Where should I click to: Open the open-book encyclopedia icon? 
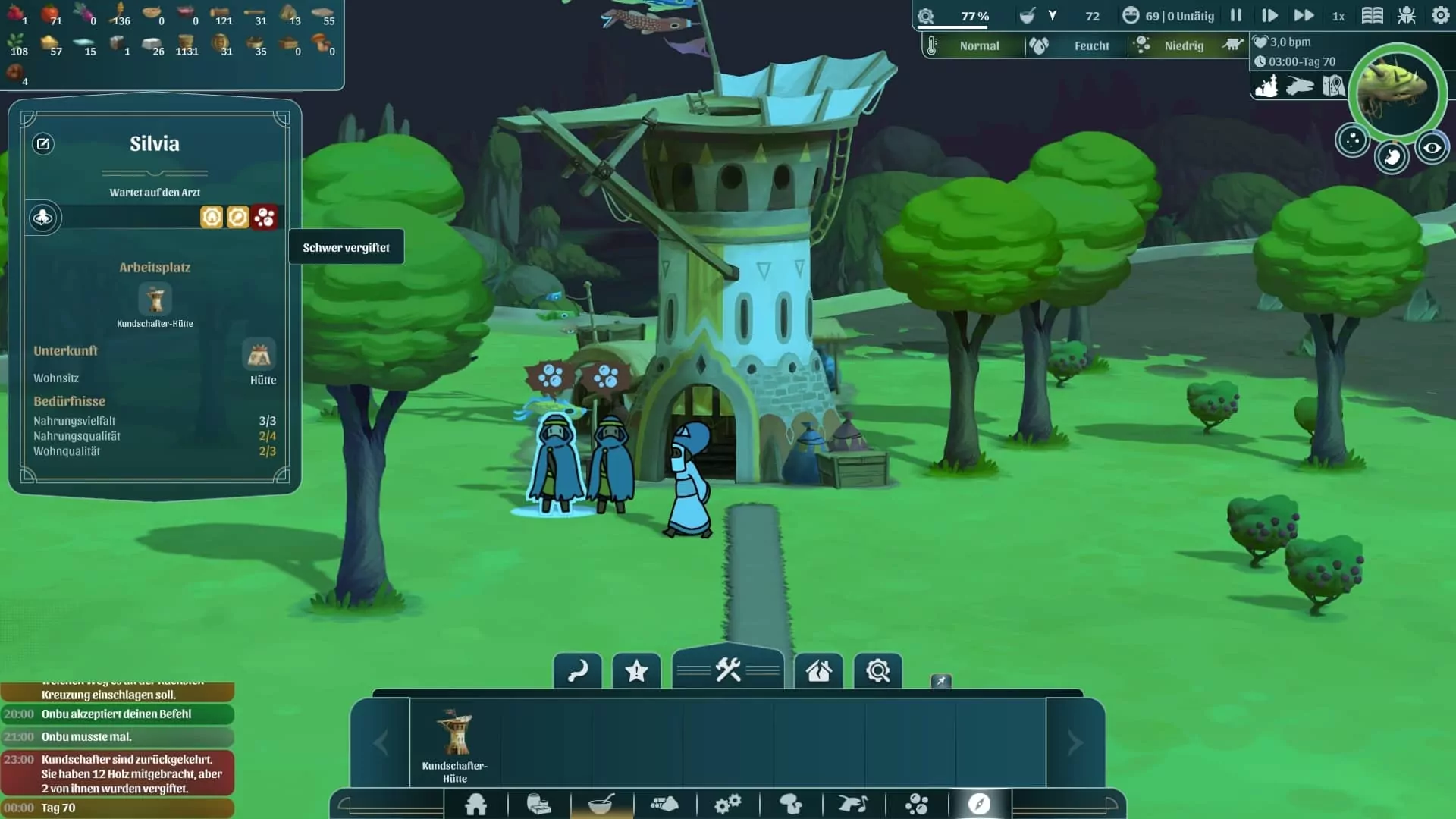[1372, 16]
